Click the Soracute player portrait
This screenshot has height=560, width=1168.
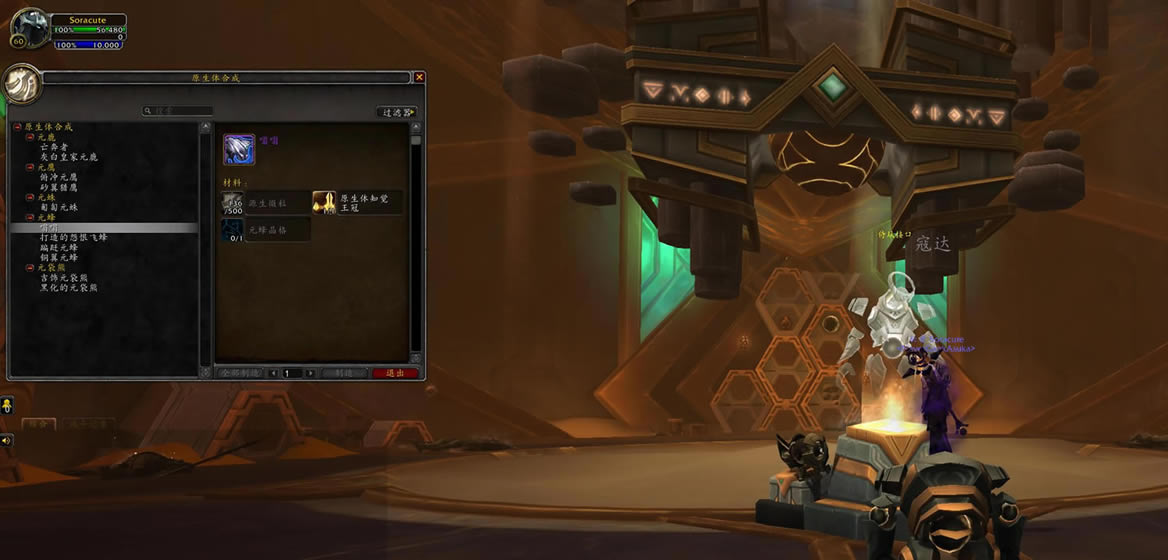29,29
